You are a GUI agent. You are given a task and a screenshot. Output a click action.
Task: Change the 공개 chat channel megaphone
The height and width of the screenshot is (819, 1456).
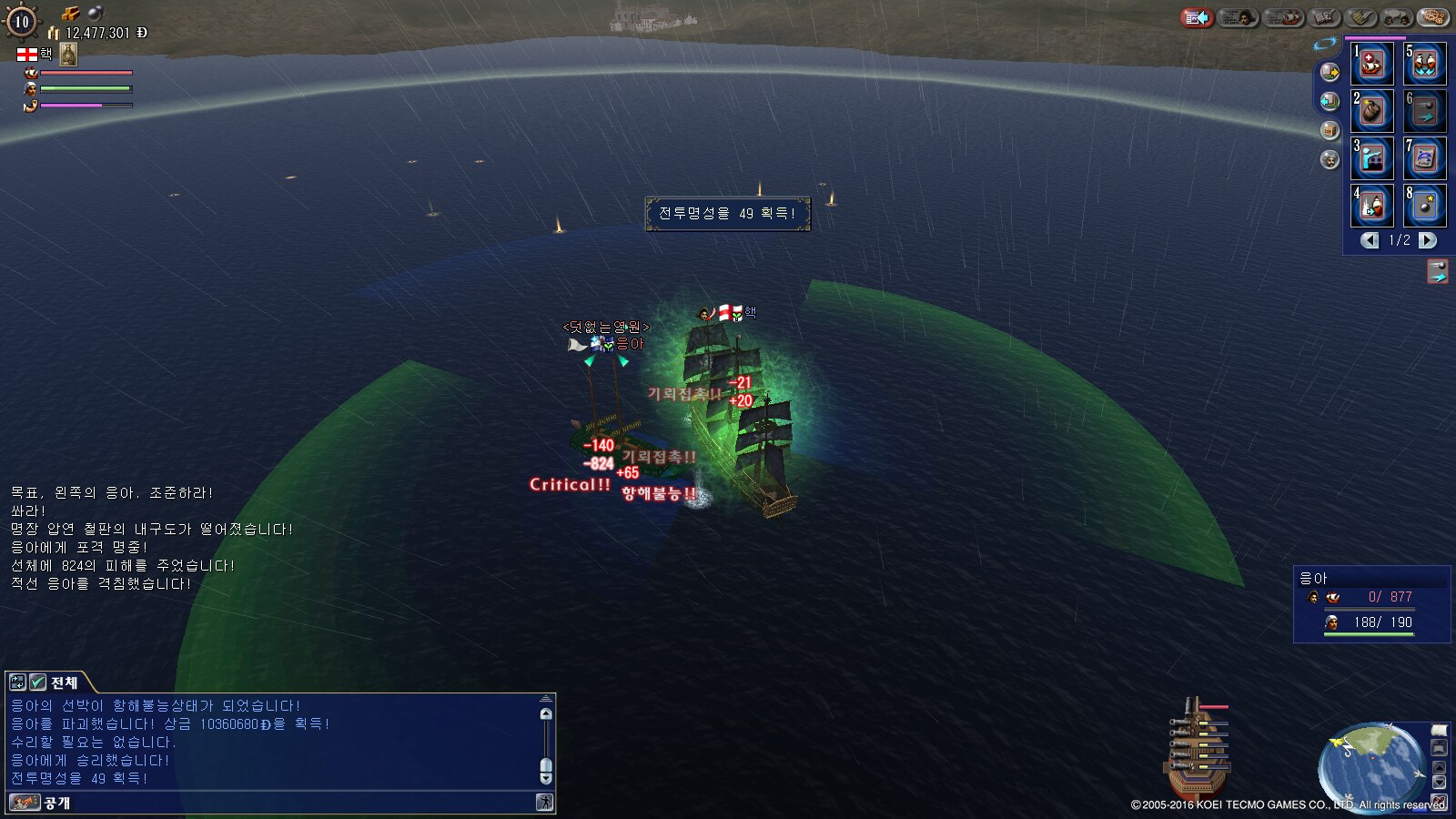point(25,803)
